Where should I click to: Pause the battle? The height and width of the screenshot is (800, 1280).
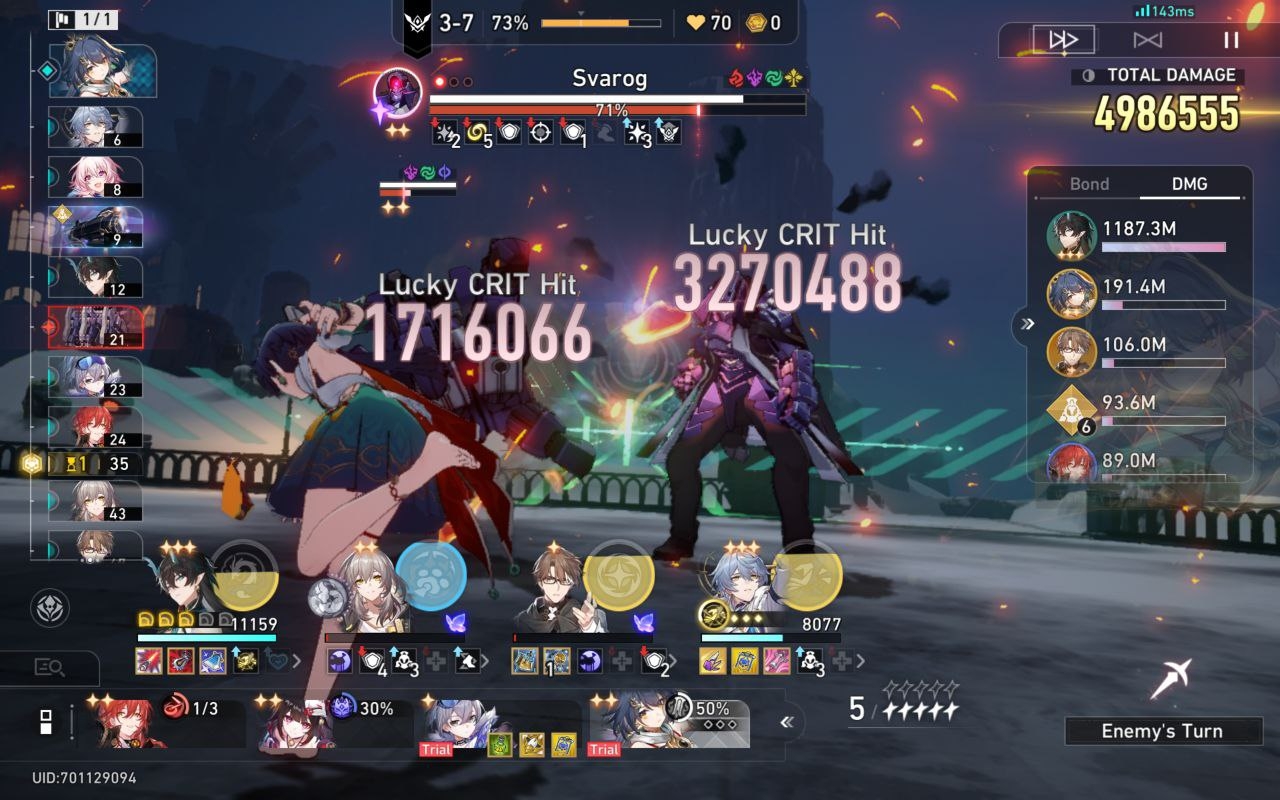click(1231, 40)
